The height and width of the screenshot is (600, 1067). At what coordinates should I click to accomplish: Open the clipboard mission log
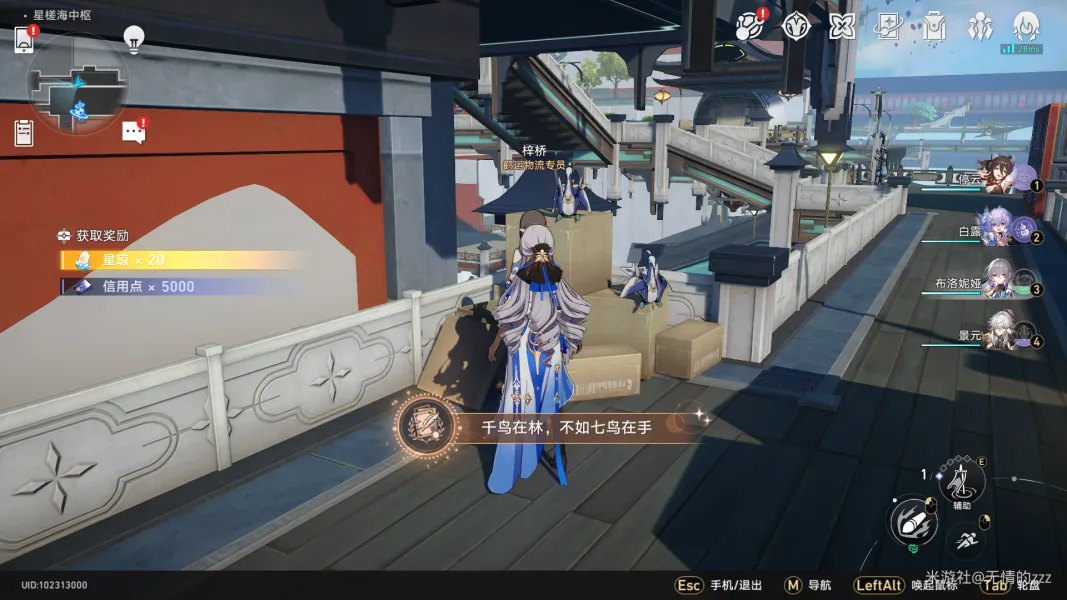tap(24, 131)
